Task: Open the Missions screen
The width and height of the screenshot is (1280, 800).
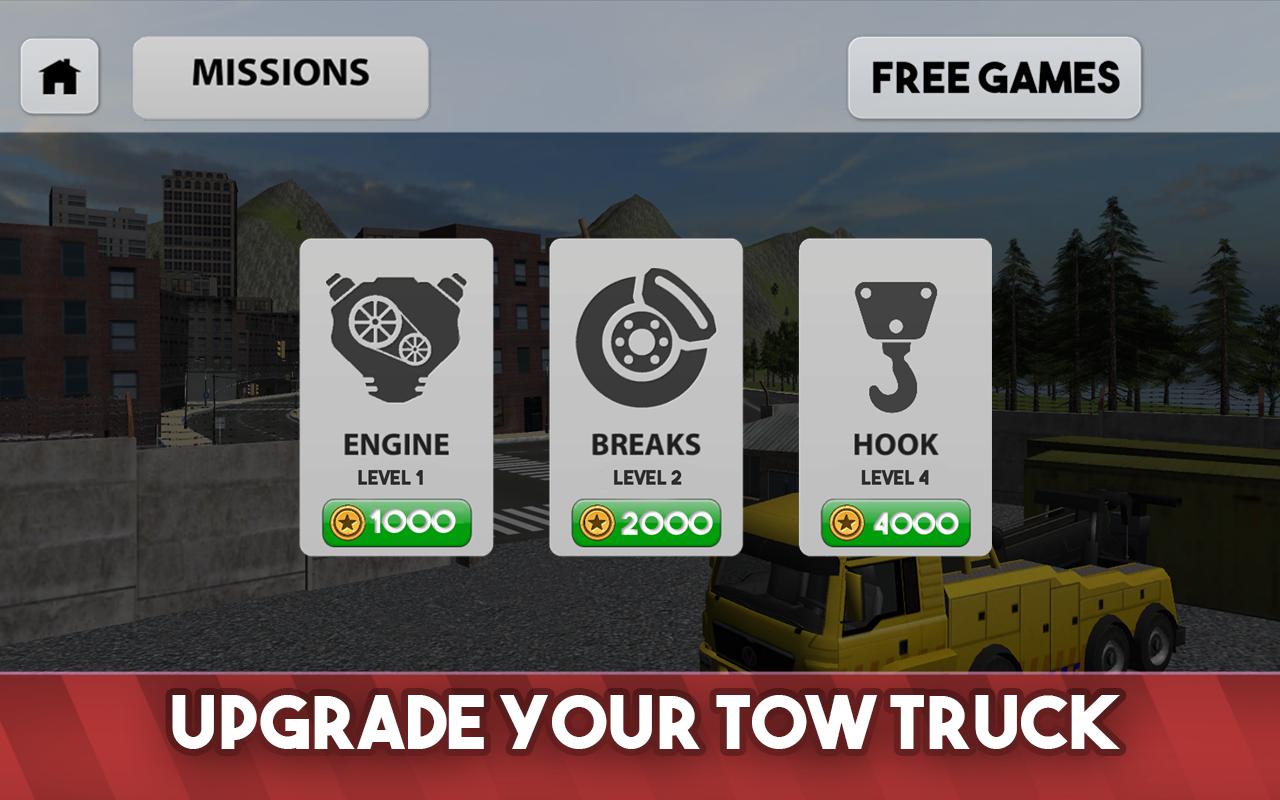Action: [x=282, y=73]
